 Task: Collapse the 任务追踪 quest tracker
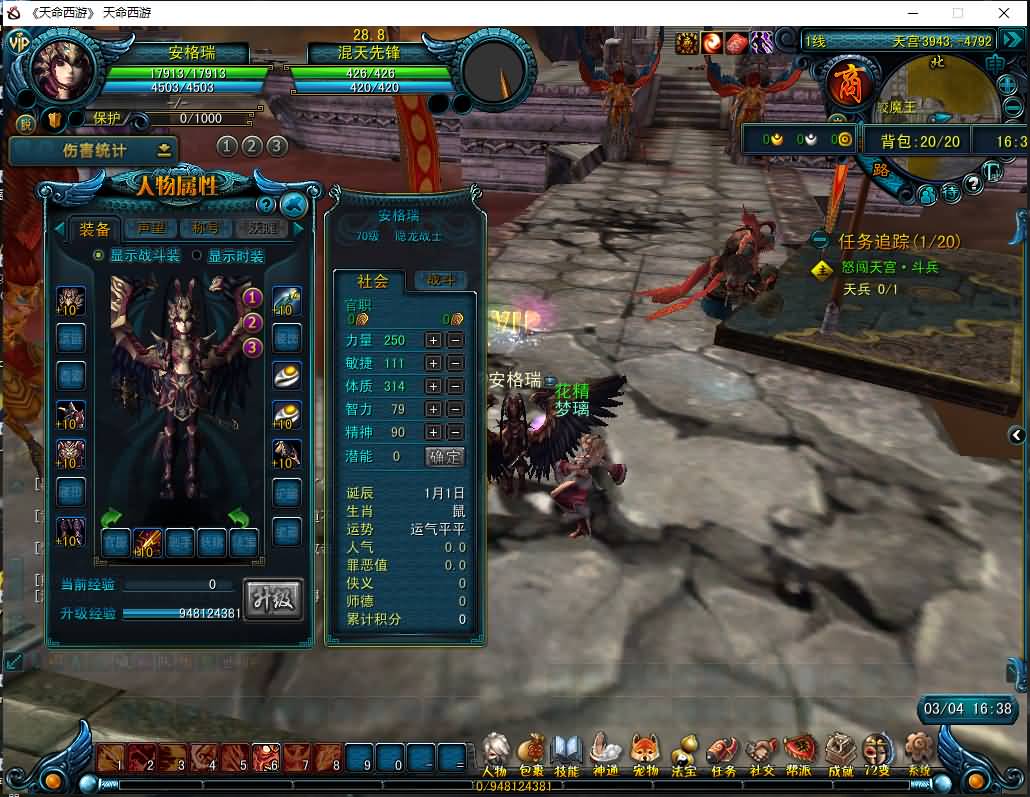[820, 241]
